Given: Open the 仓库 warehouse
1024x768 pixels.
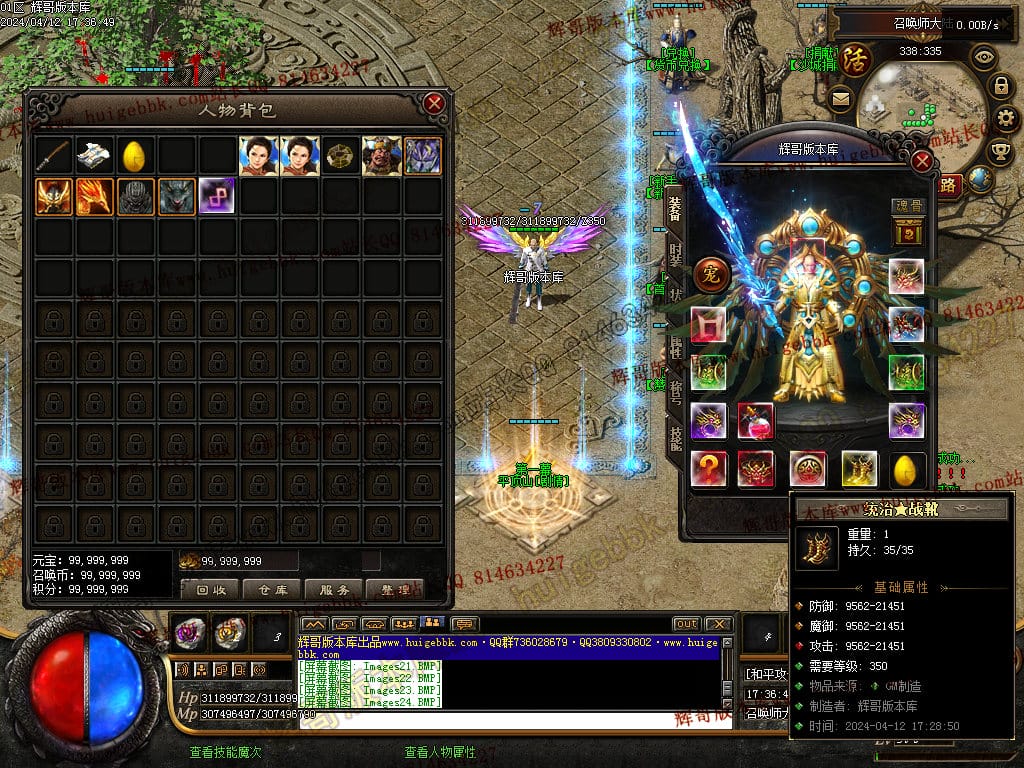Looking at the screenshot, I should pos(272,590).
